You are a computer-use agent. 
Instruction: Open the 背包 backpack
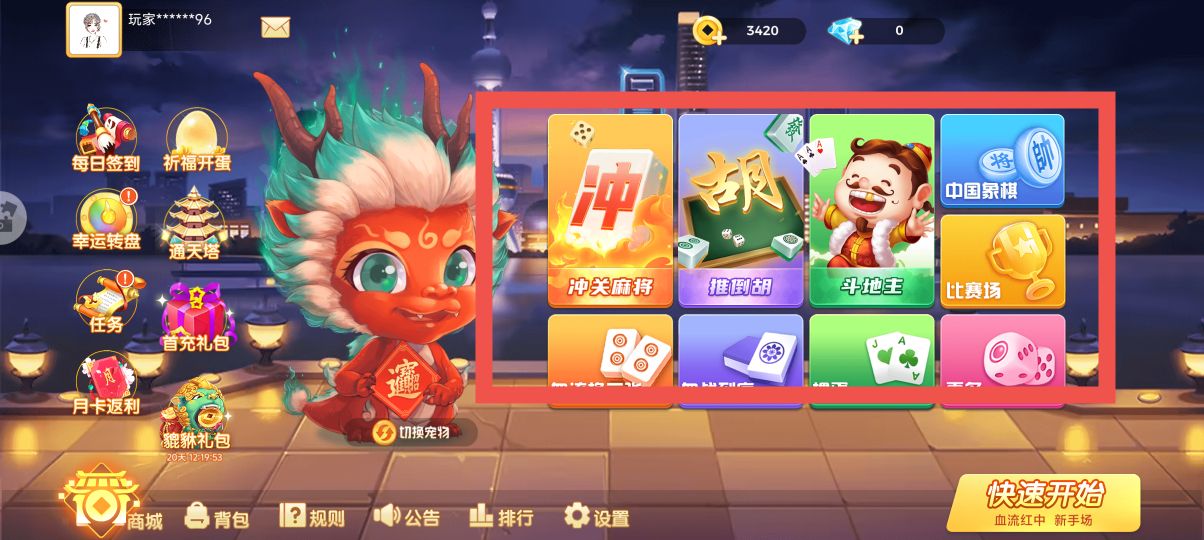pyautogui.click(x=217, y=517)
